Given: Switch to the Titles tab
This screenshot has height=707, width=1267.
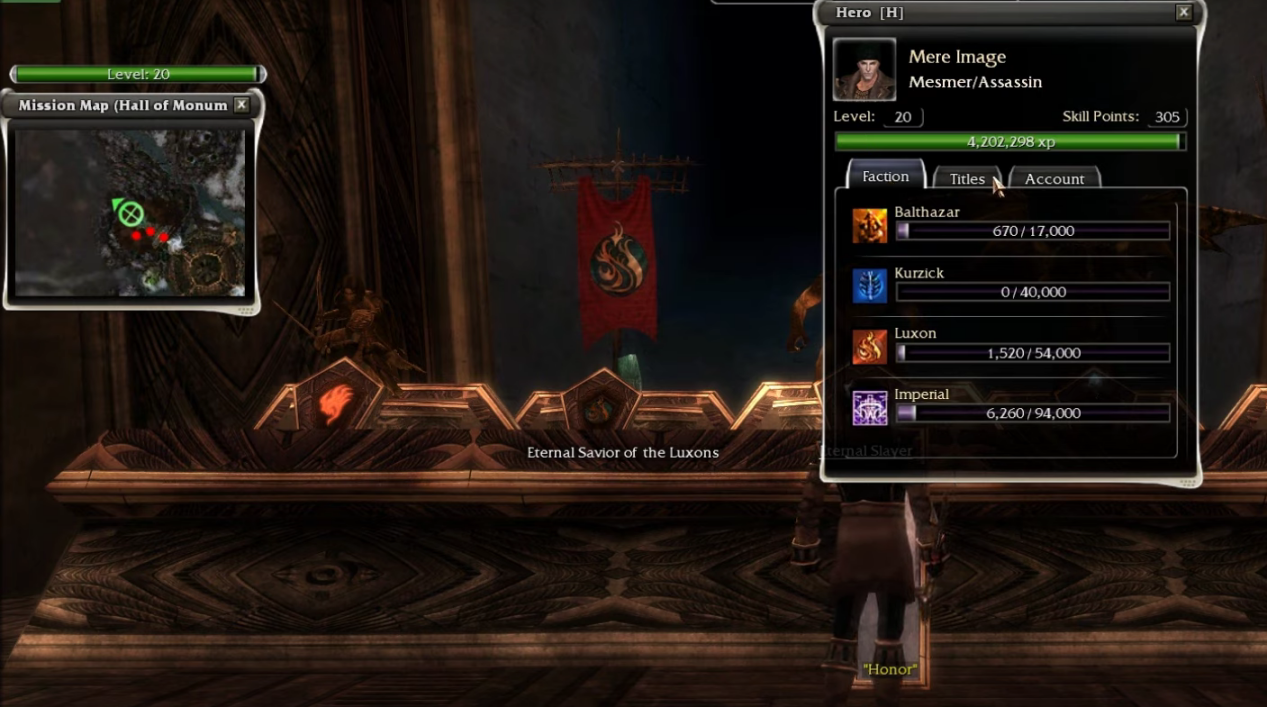Looking at the screenshot, I should point(966,179).
